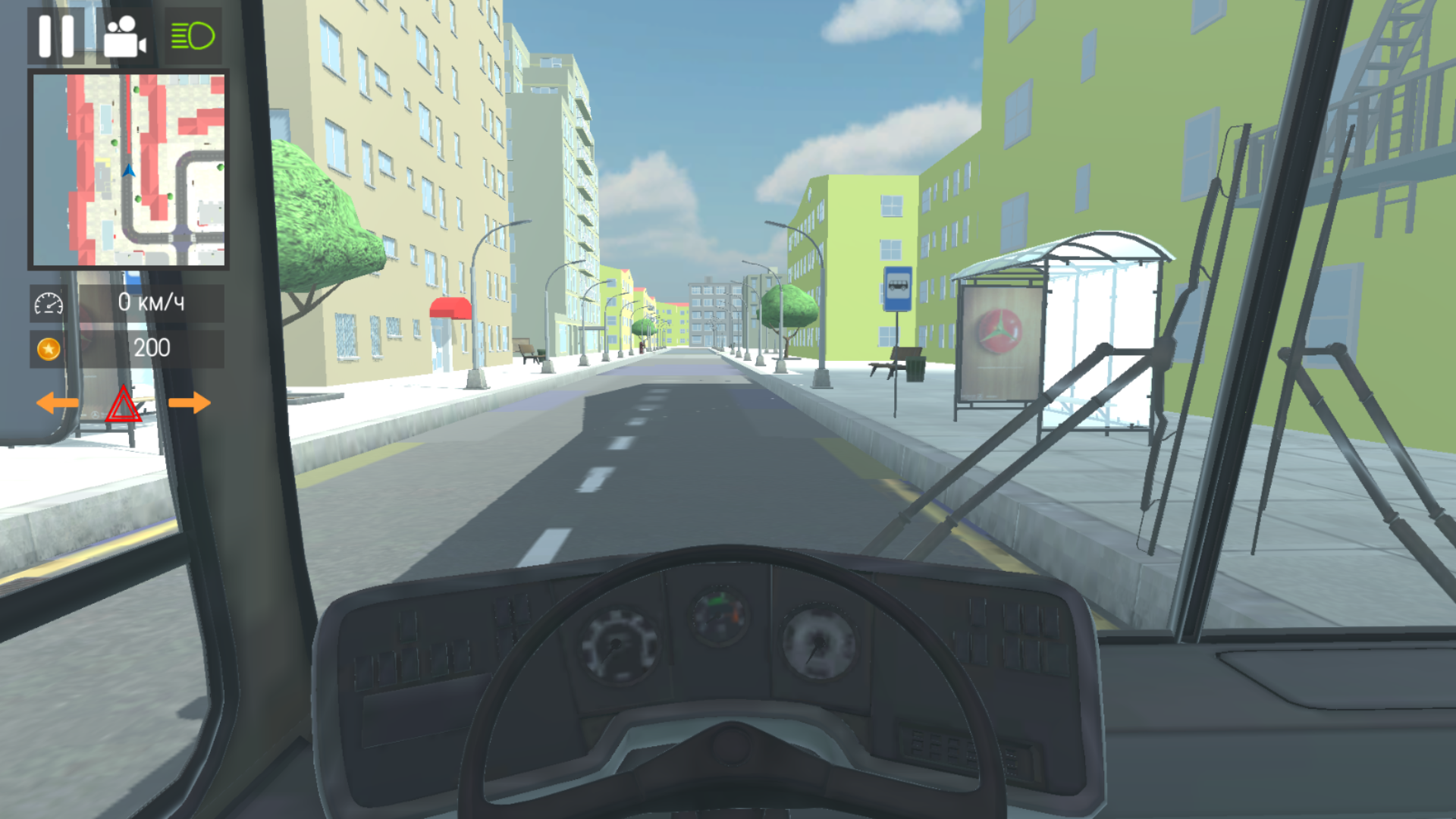
Task: Click the coin balance showing 200
Action: 152,349
